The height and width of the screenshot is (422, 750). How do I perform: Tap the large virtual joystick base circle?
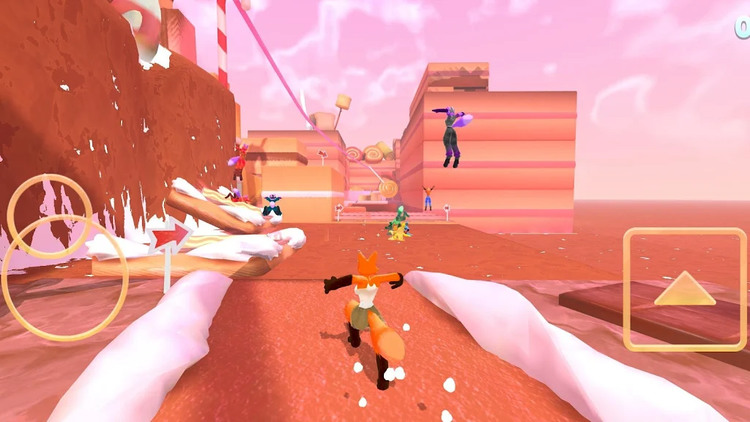pyautogui.click(x=64, y=277)
